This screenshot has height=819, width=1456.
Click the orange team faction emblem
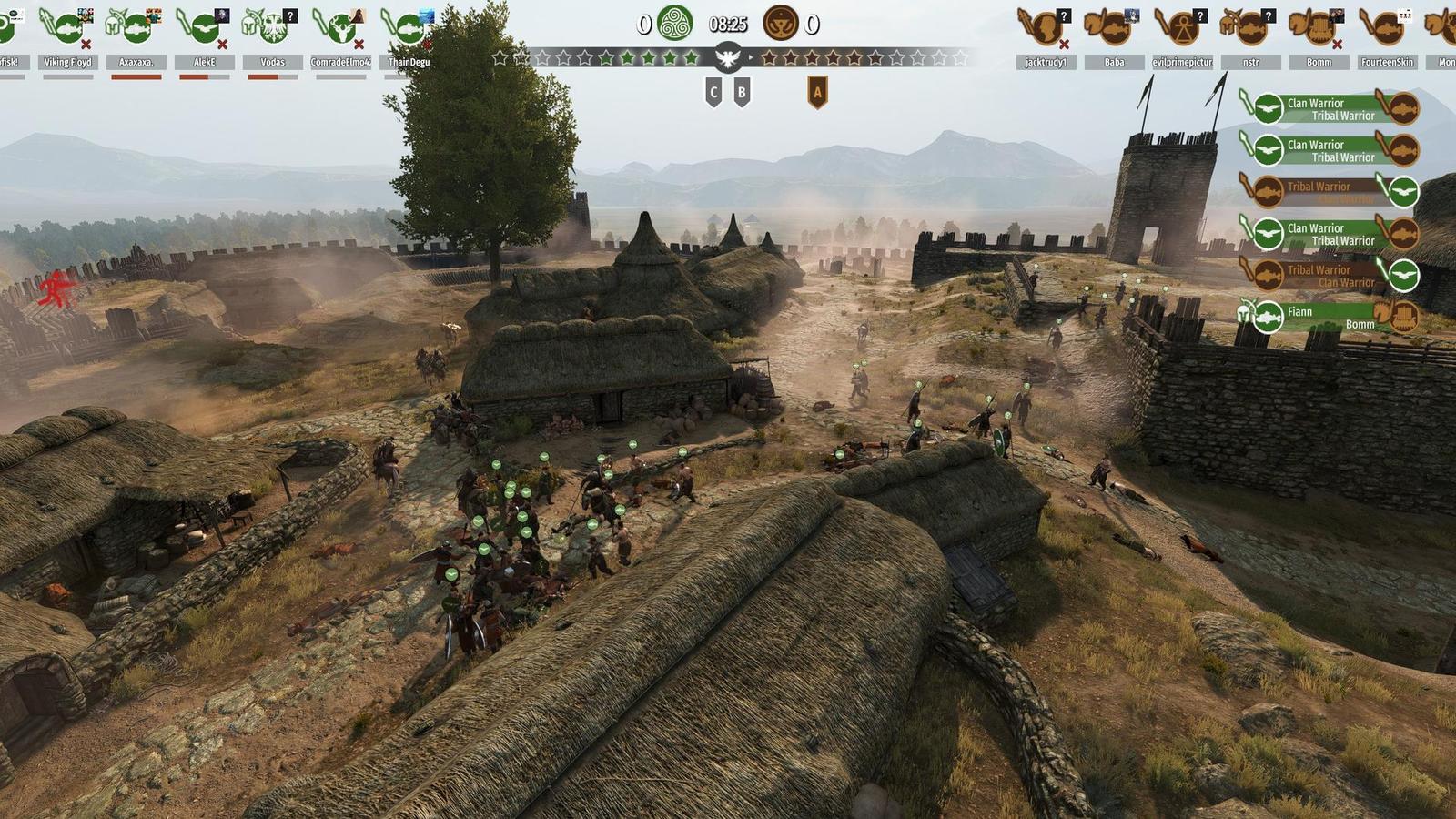[780, 24]
